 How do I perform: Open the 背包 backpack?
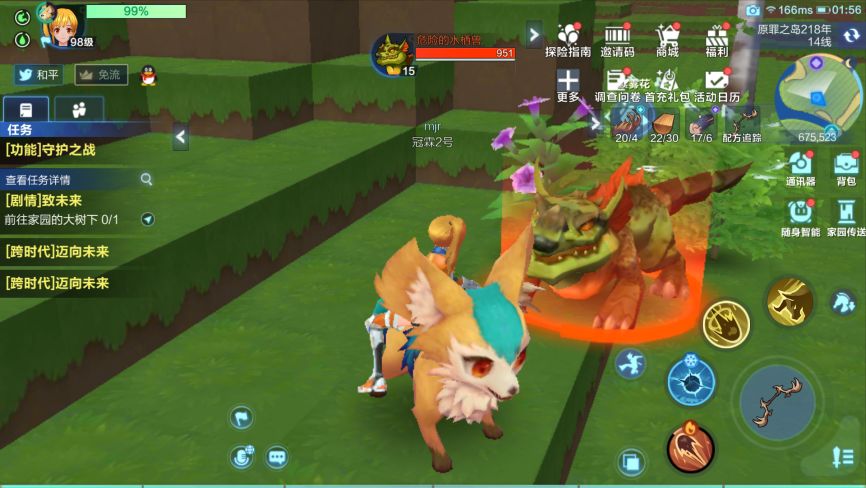coord(846,167)
